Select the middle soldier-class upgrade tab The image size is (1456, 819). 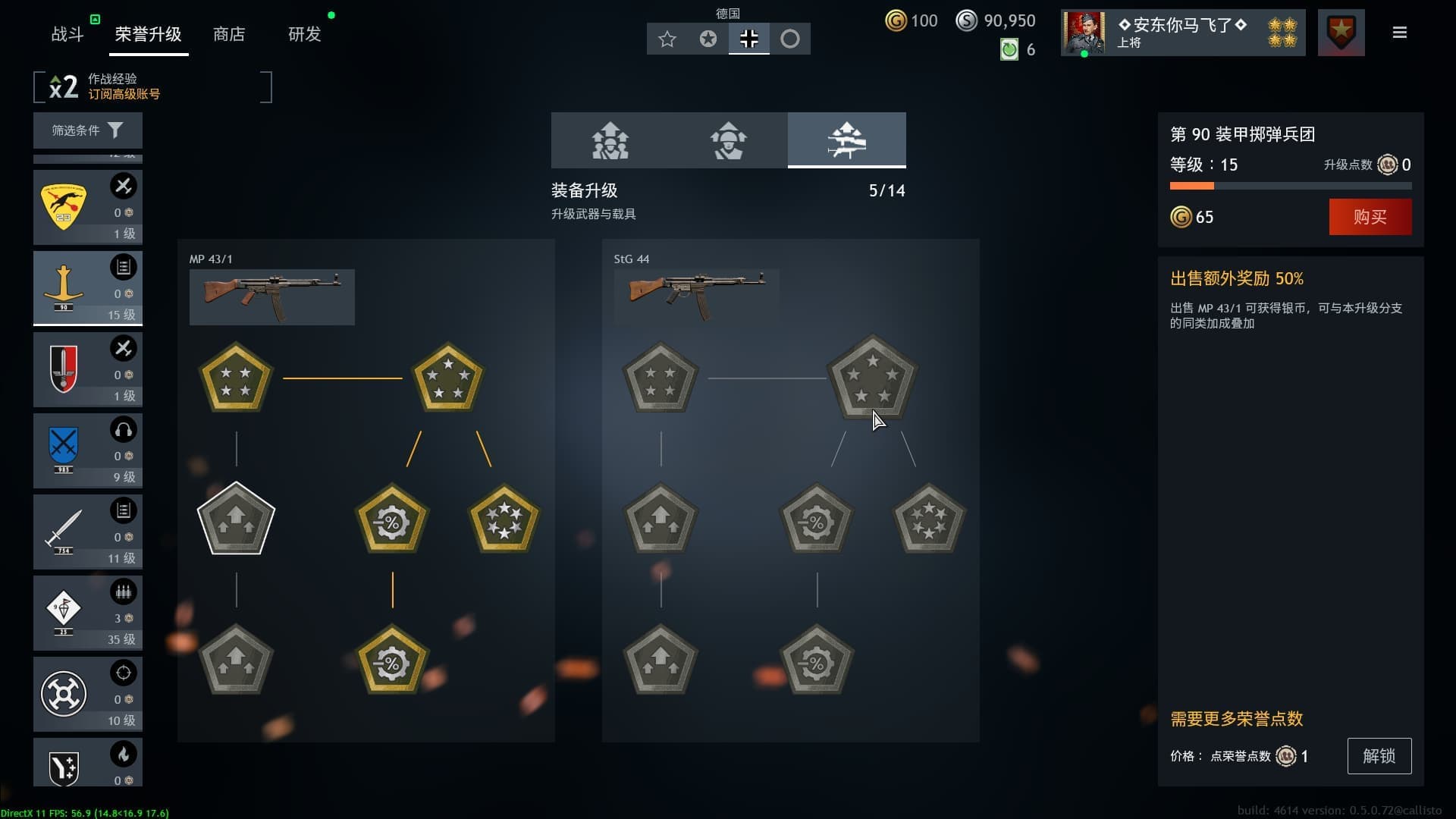point(729,140)
